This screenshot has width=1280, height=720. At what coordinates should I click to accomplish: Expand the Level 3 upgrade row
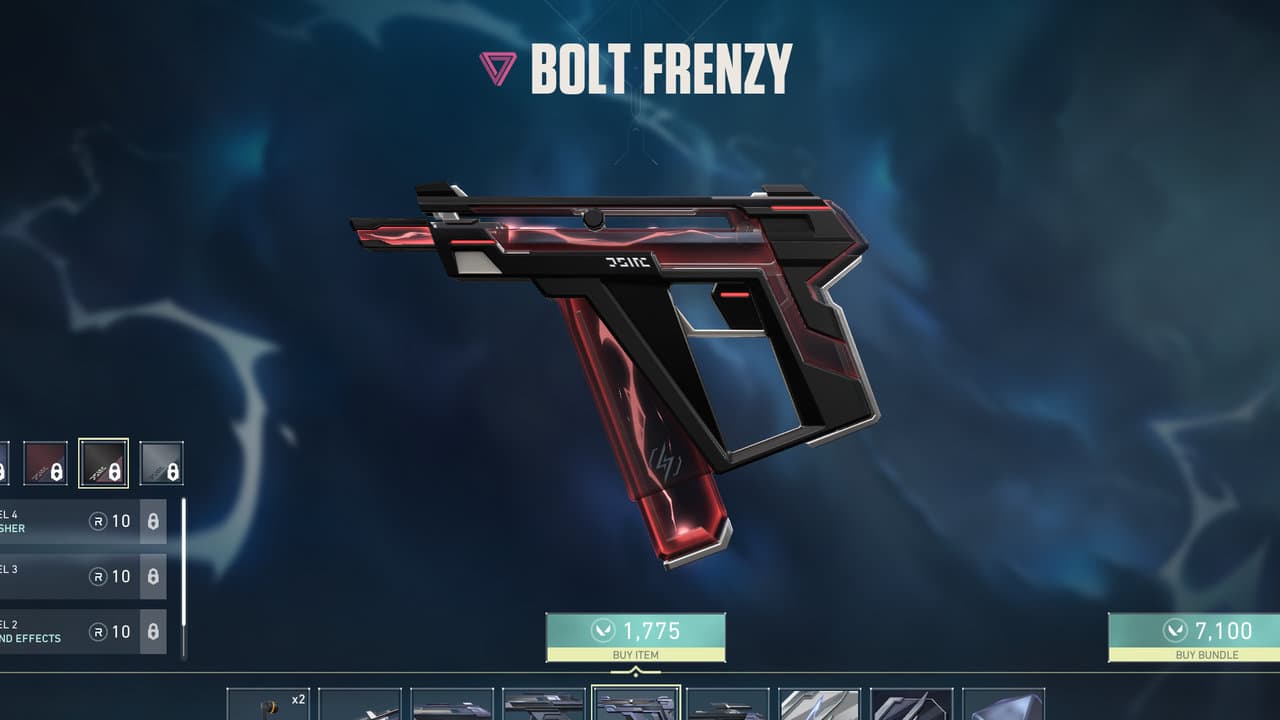[60, 576]
